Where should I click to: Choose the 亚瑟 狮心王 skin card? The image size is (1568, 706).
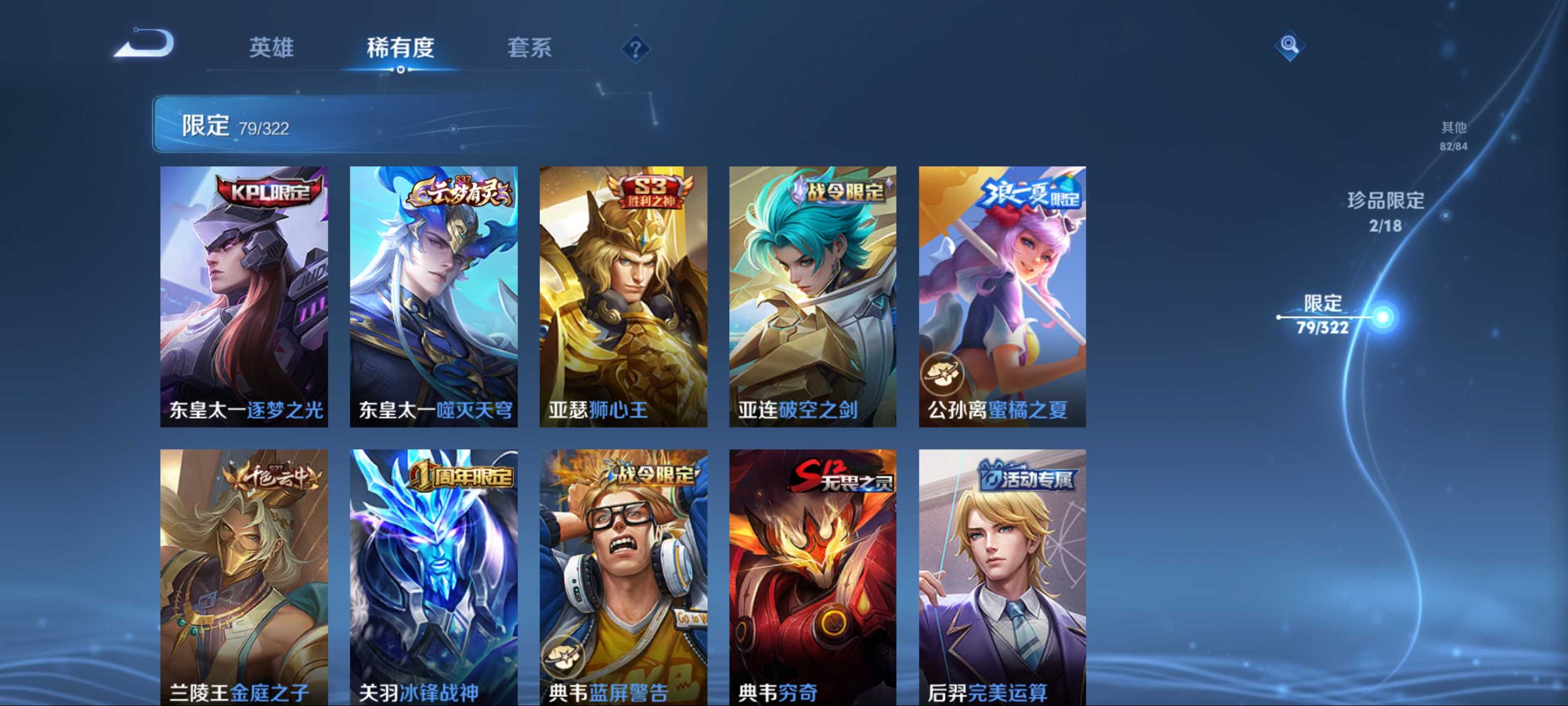tap(623, 296)
